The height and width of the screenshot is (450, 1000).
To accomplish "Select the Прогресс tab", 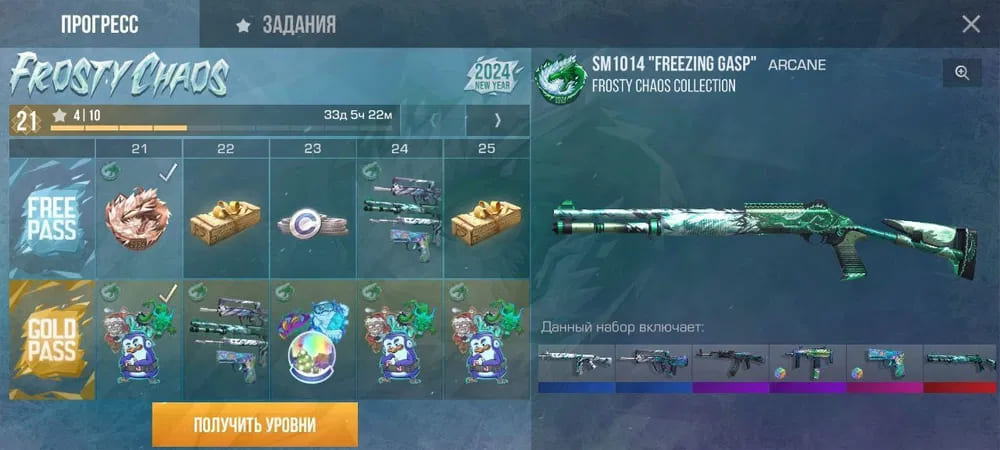I will (x=99, y=25).
